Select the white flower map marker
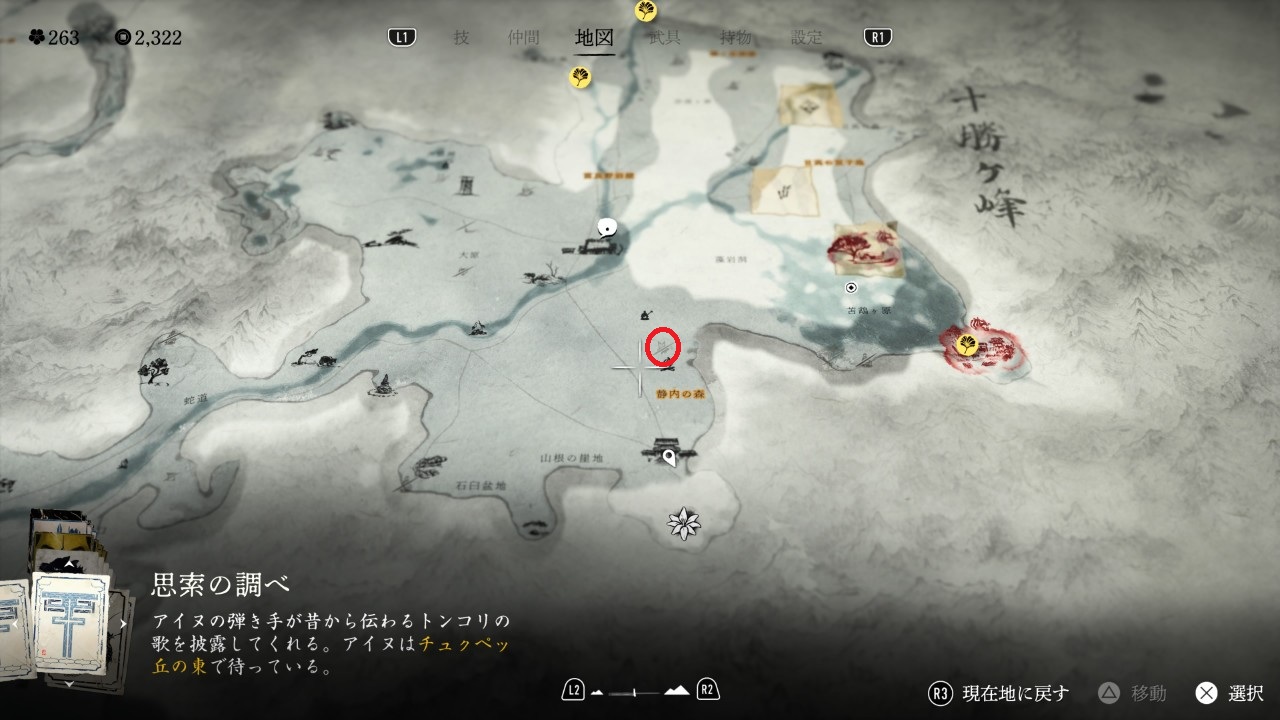The height and width of the screenshot is (720, 1280). pos(685,523)
